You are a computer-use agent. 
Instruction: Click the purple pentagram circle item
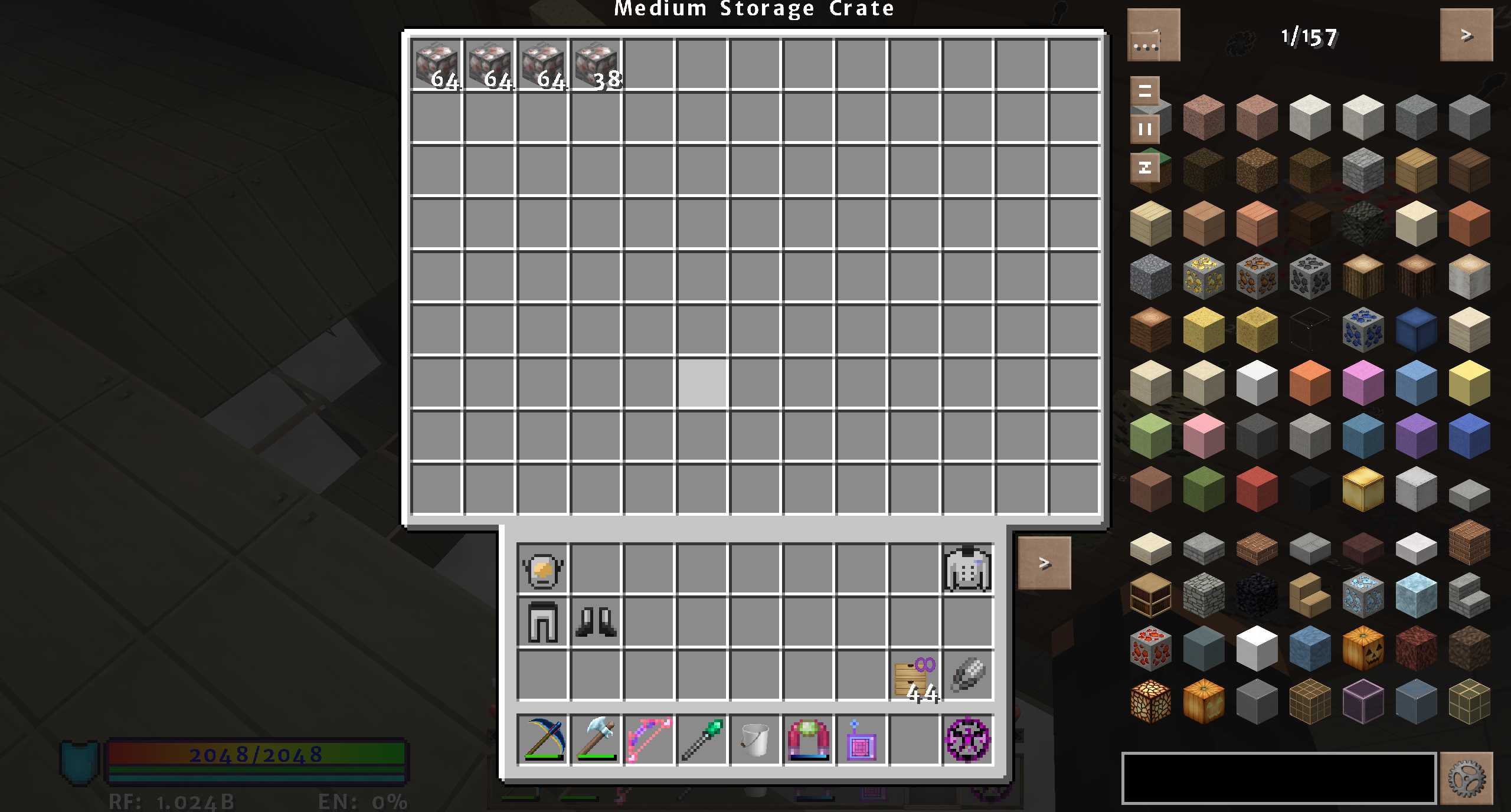[x=967, y=739]
